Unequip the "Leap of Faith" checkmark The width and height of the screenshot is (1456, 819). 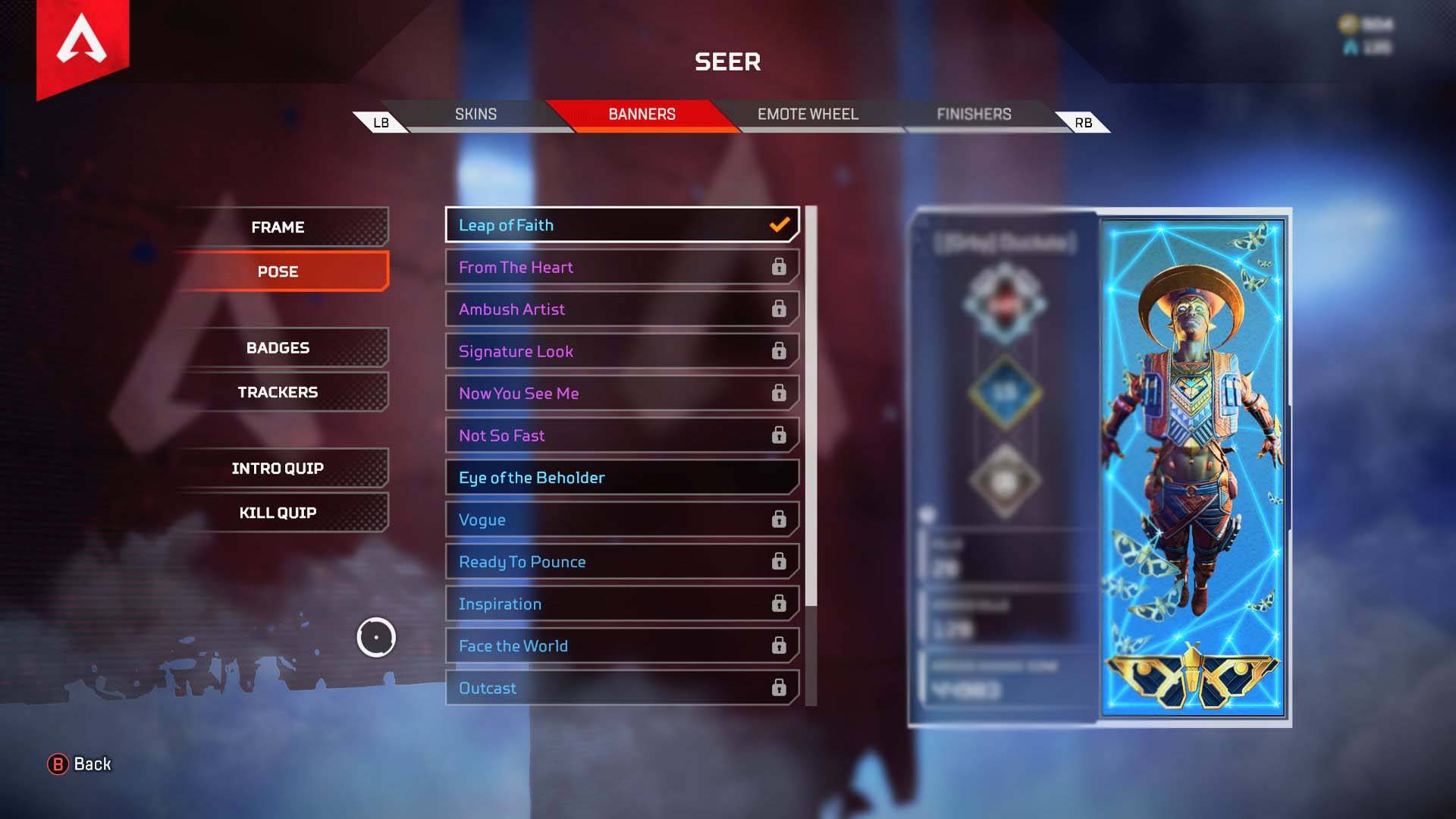click(778, 224)
